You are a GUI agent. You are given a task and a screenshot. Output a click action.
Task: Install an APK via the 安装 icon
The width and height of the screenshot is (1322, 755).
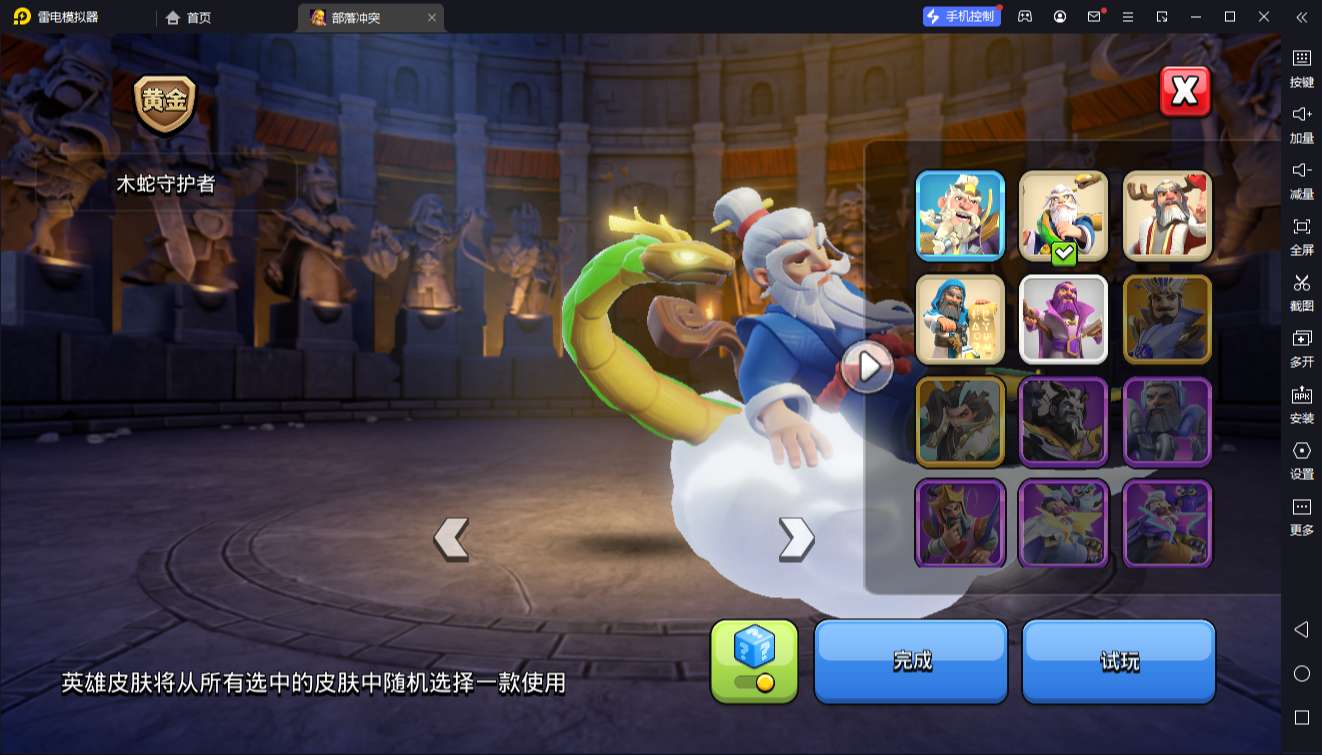1301,405
